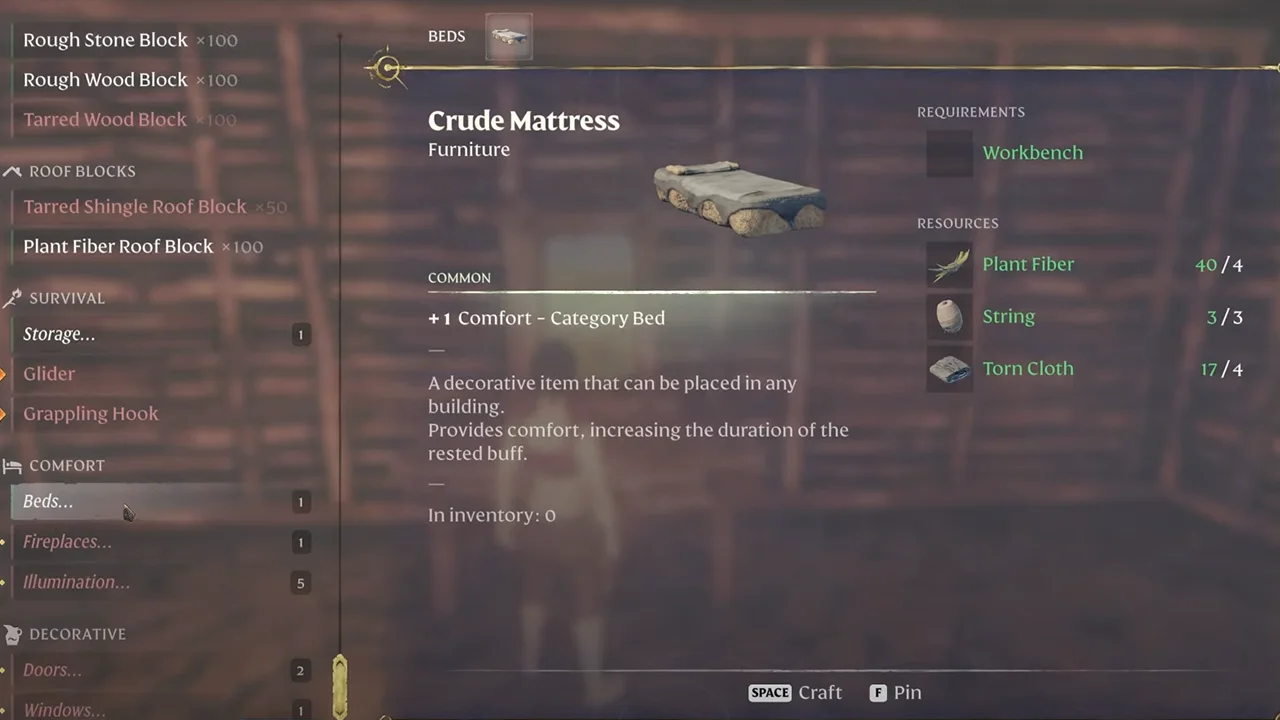Select the Glider recipe
The image size is (1280, 720).
tap(49, 374)
